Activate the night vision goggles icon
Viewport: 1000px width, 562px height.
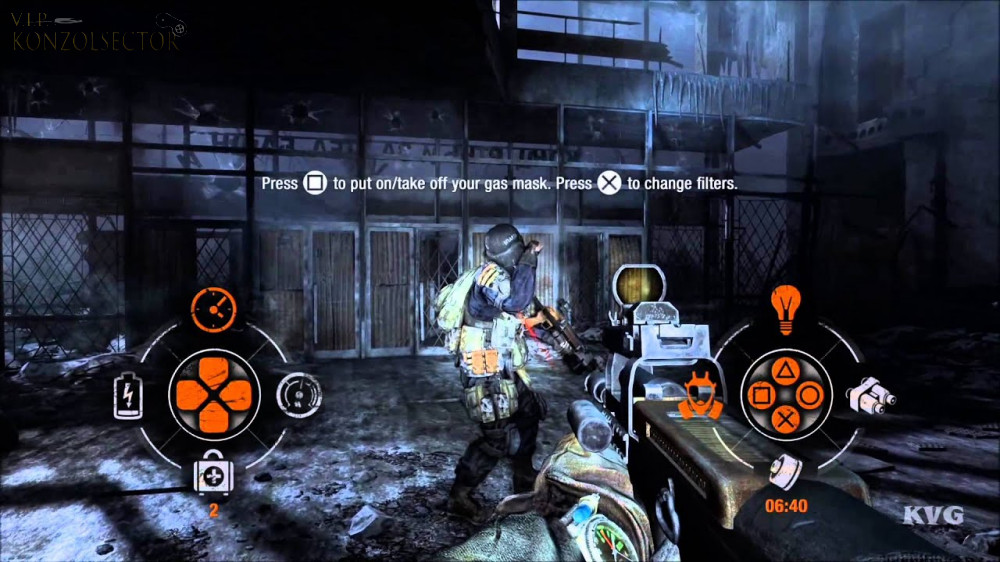(x=869, y=395)
